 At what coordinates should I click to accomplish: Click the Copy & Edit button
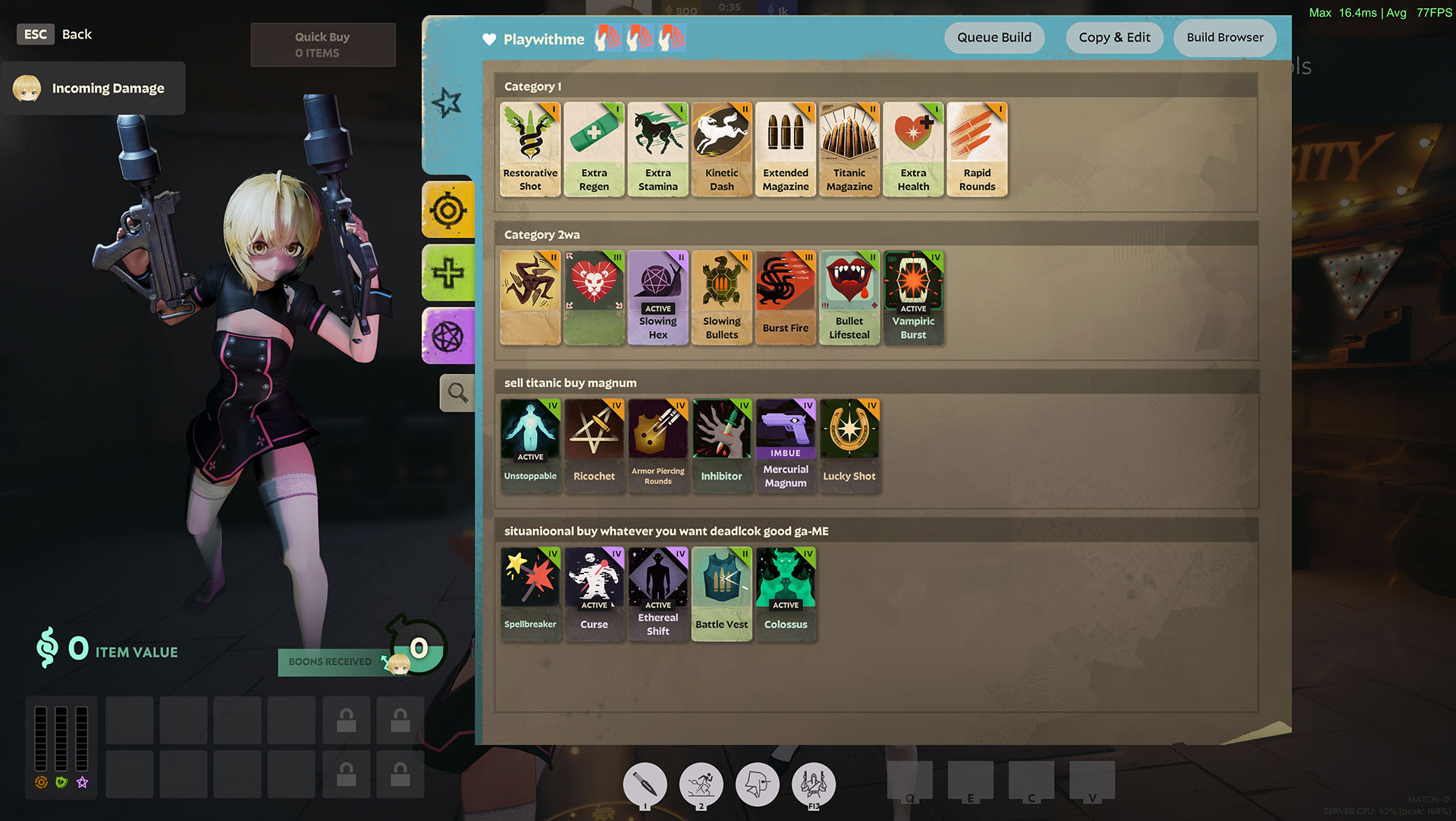1114,37
